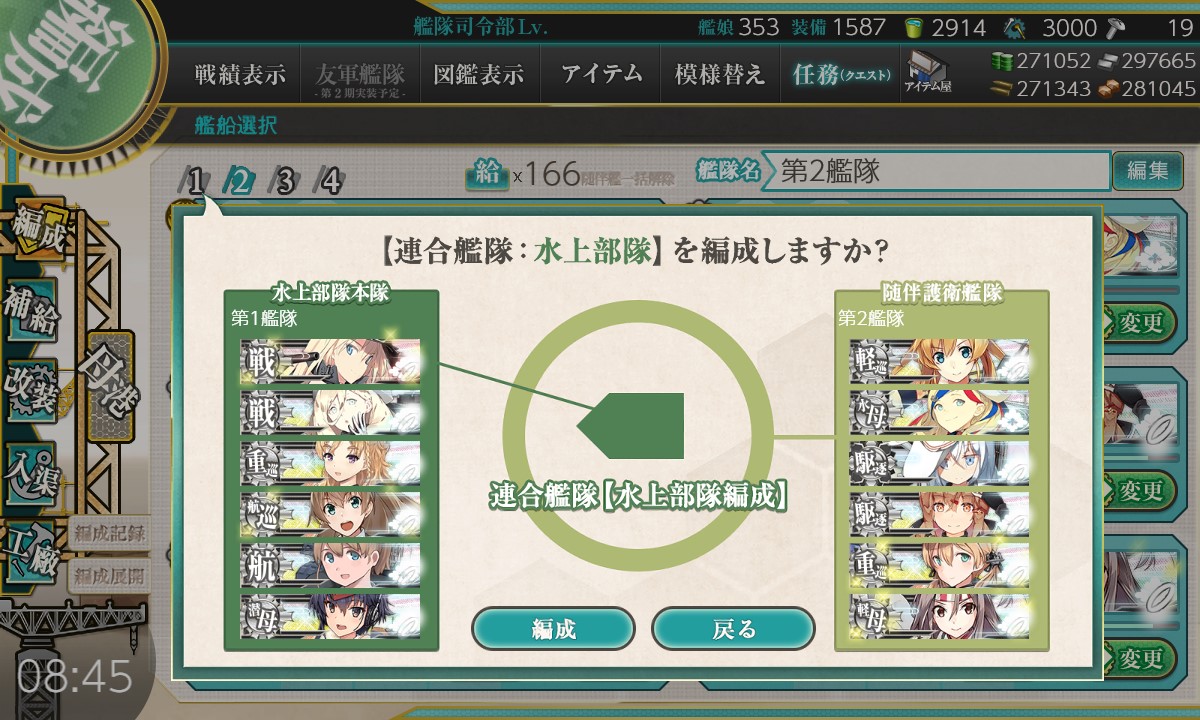Open 工廠 factory side menu
This screenshot has width=1200, height=720.
click(31, 545)
